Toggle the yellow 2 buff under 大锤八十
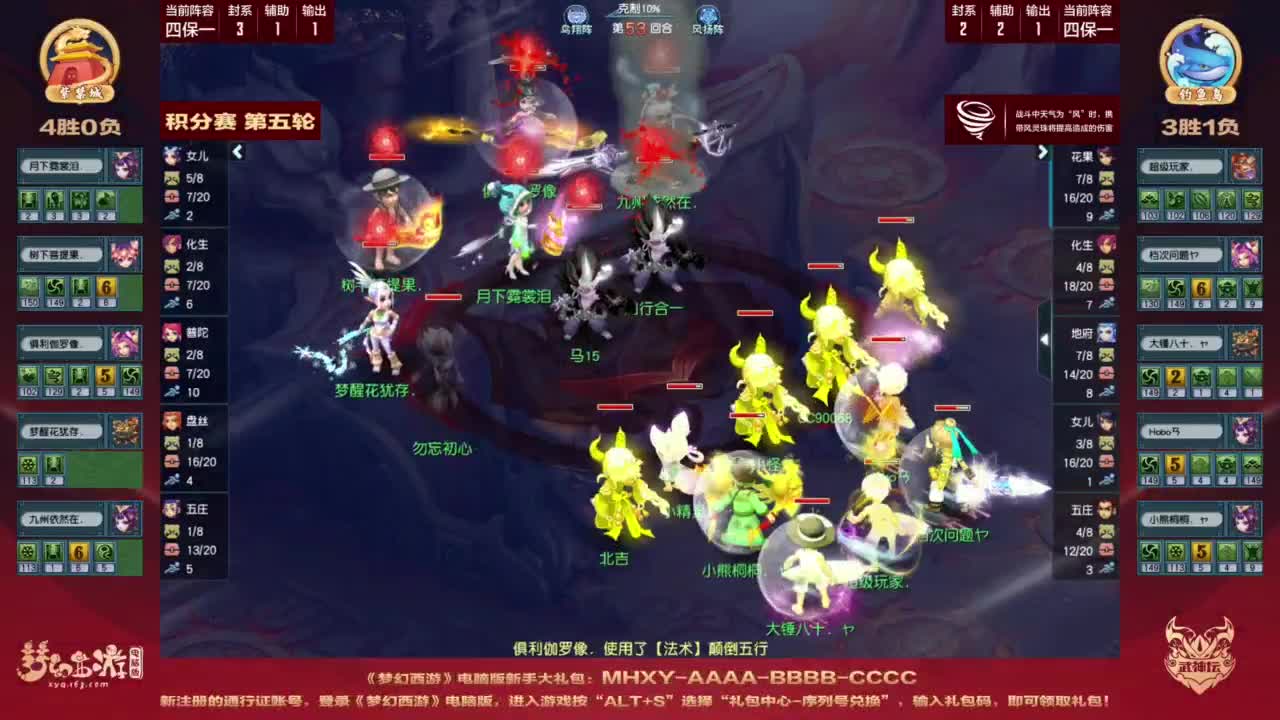 pyautogui.click(x=1174, y=377)
